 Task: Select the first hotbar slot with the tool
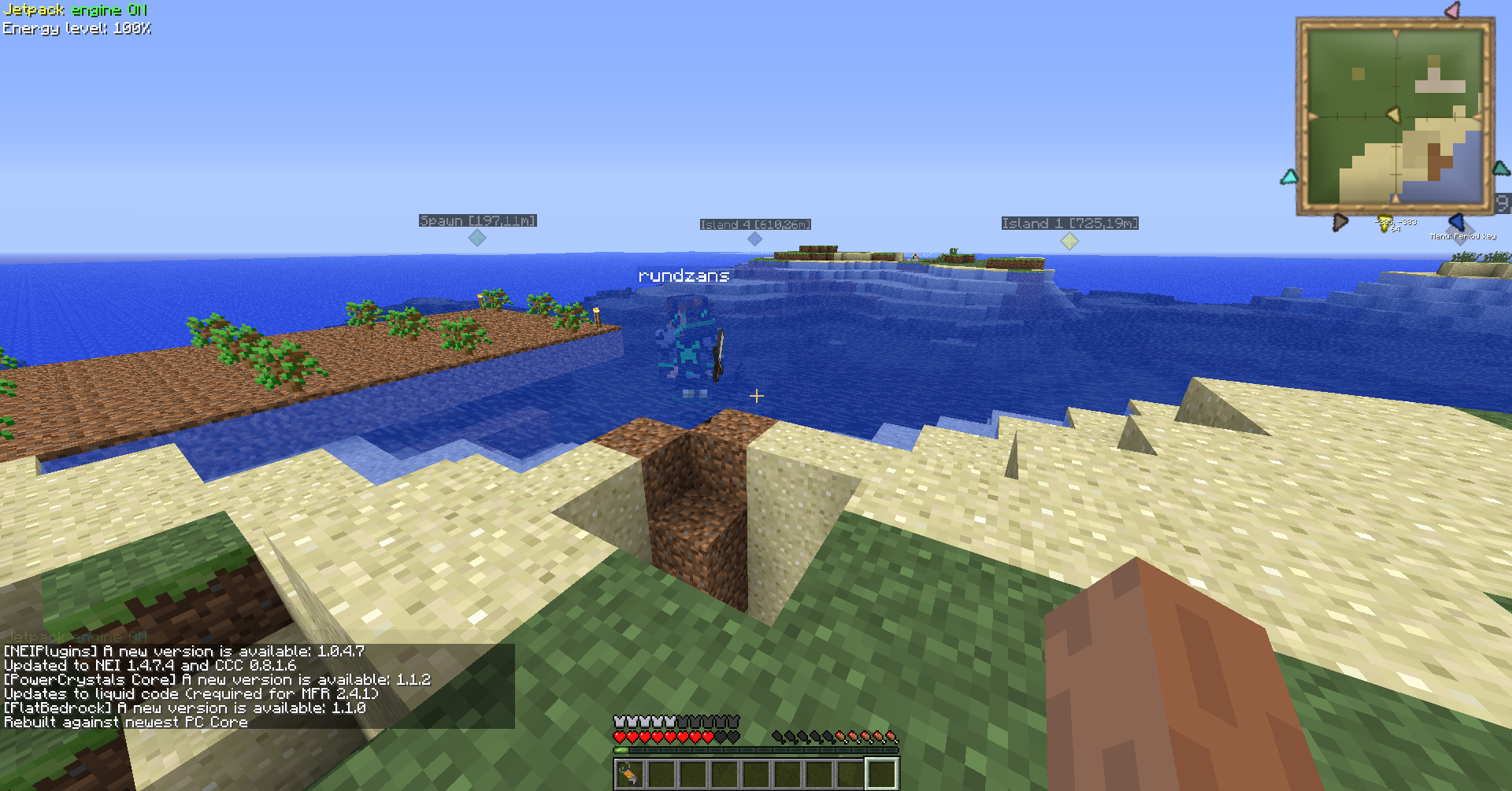[629, 774]
